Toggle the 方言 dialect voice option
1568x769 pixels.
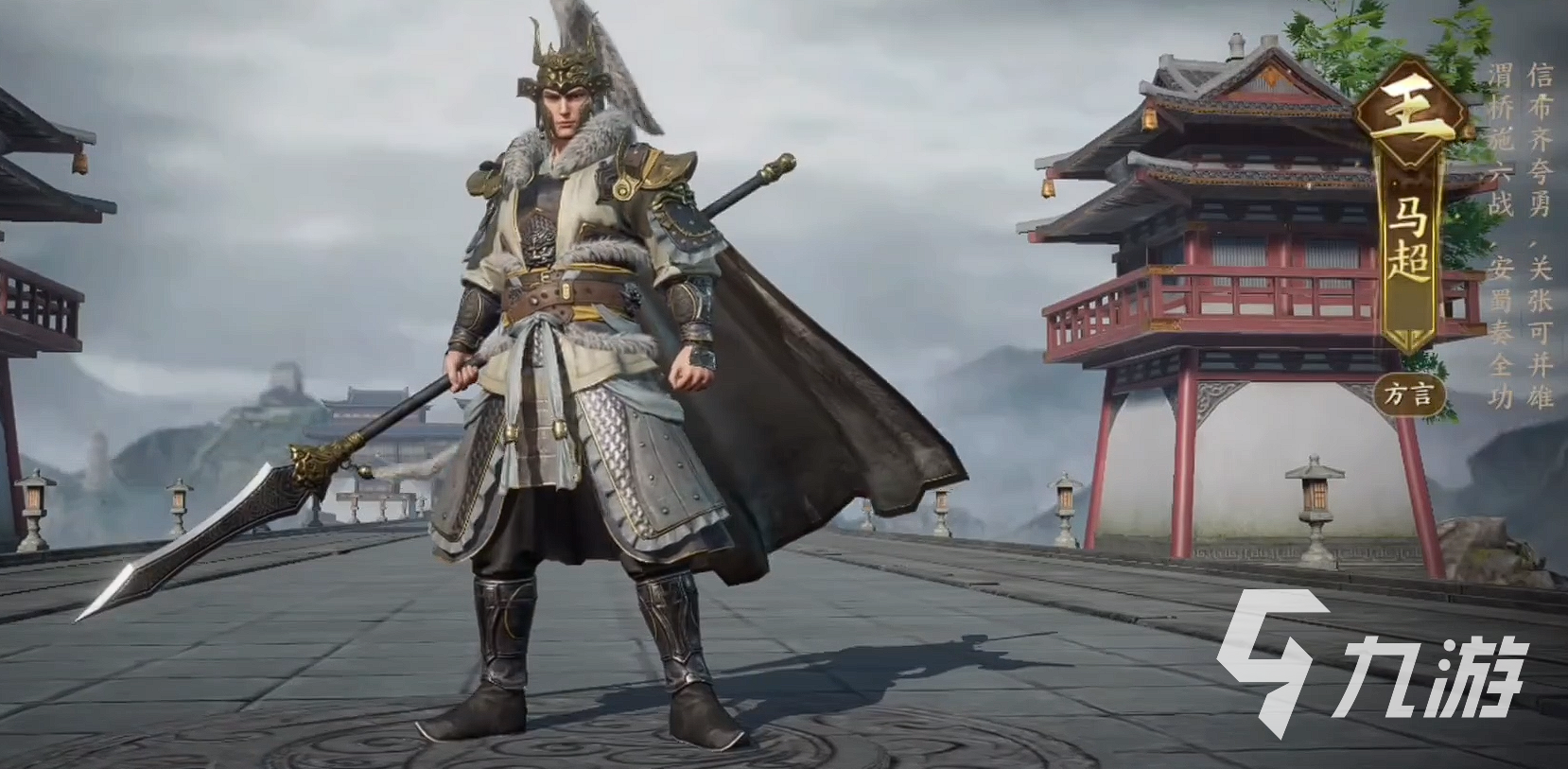[x=1412, y=392]
